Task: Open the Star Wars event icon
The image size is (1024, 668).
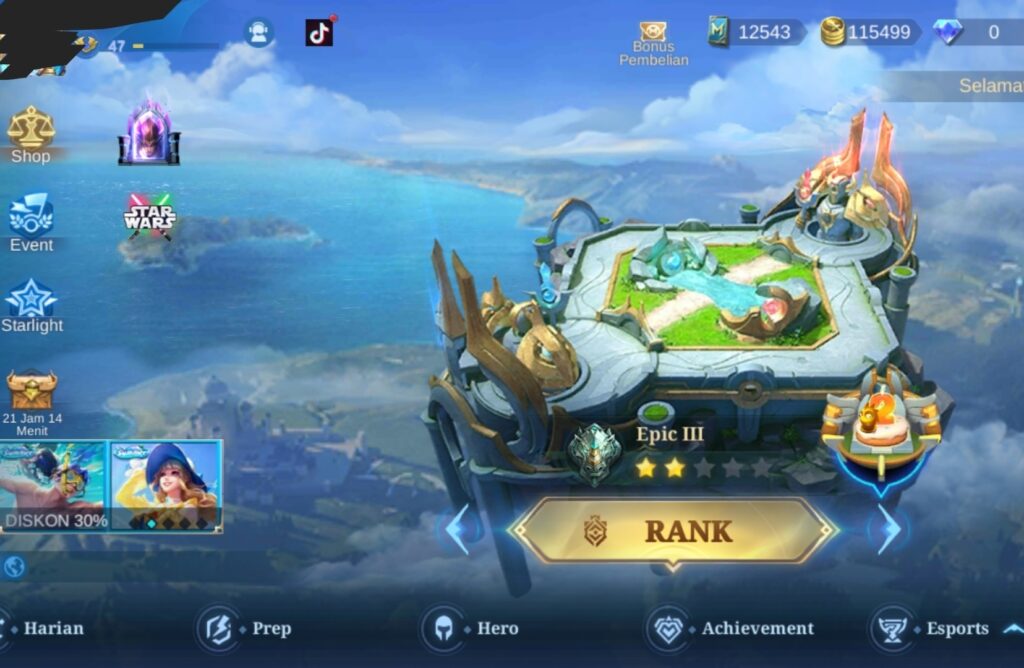Action: [149, 216]
